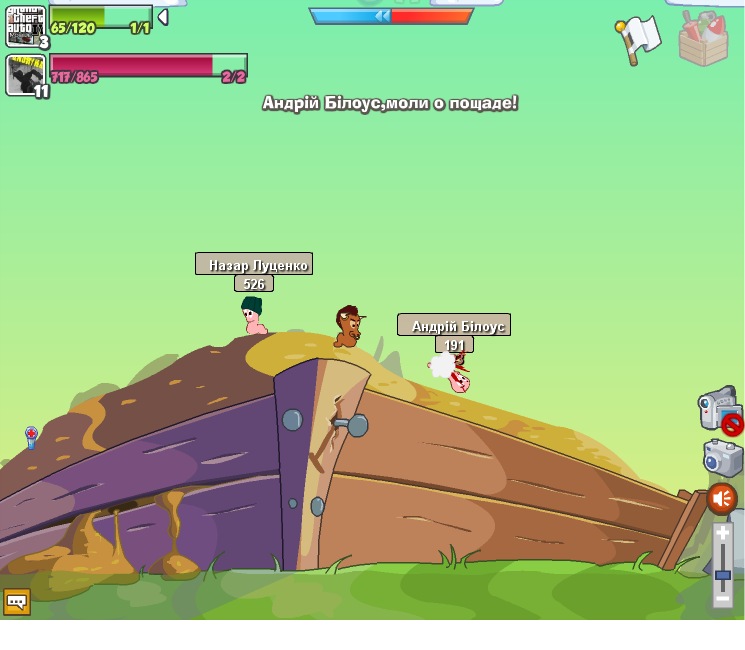The width and height of the screenshot is (745, 650).
Task: Open the weapons crate inventory
Action: [703, 39]
